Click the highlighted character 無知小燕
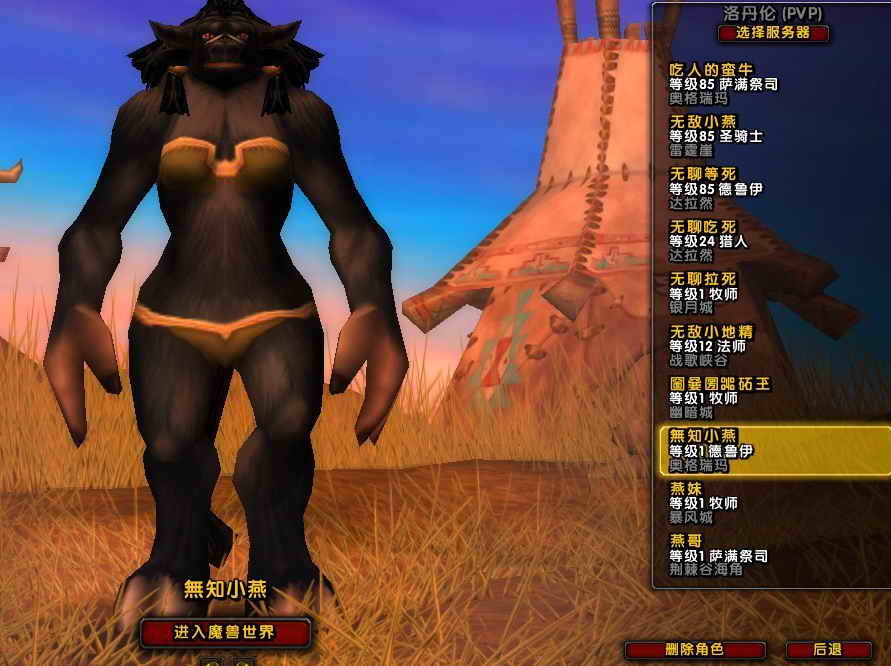The height and width of the screenshot is (666, 891). click(x=760, y=450)
